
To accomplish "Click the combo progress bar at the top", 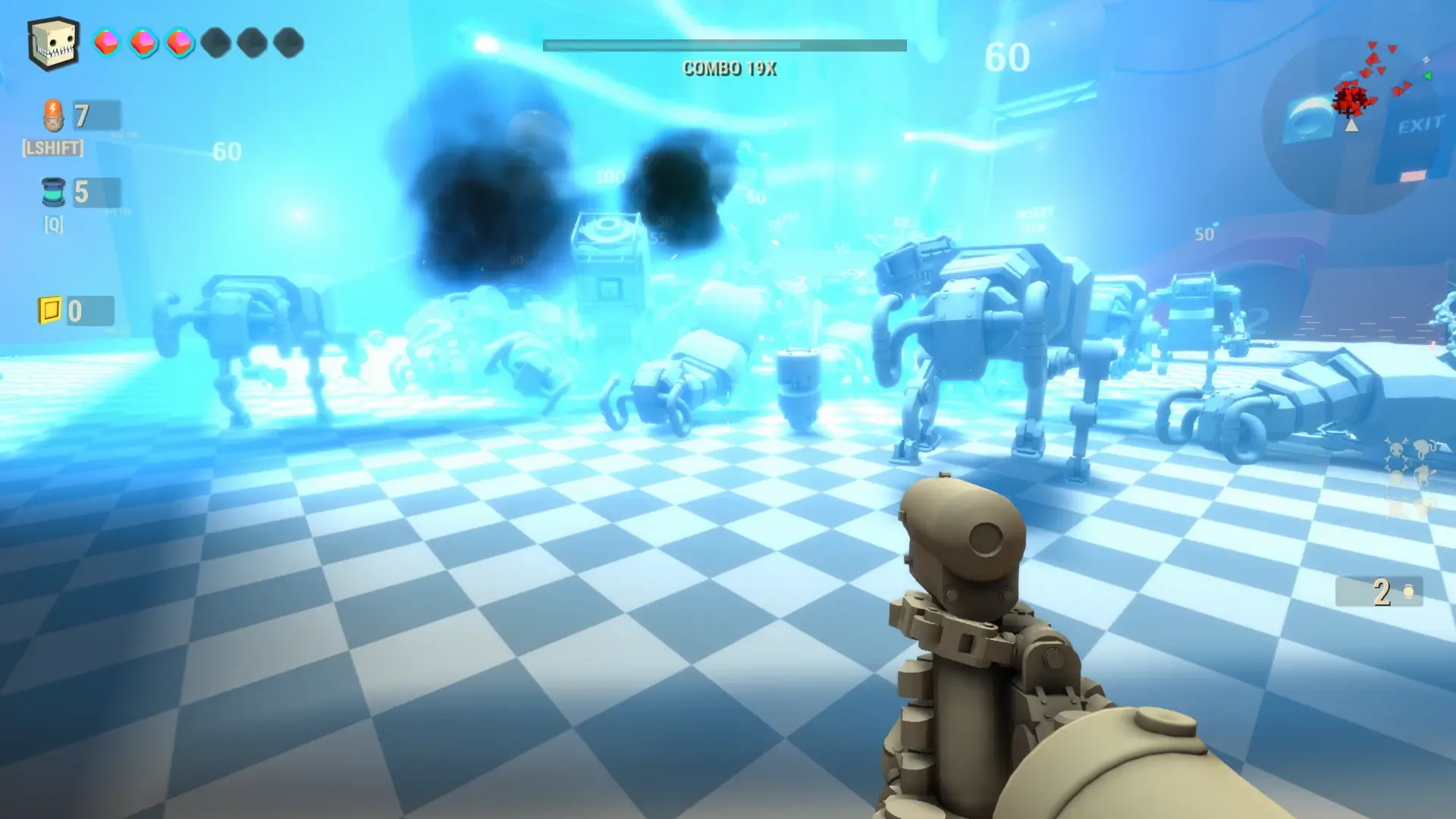I will click(x=726, y=45).
